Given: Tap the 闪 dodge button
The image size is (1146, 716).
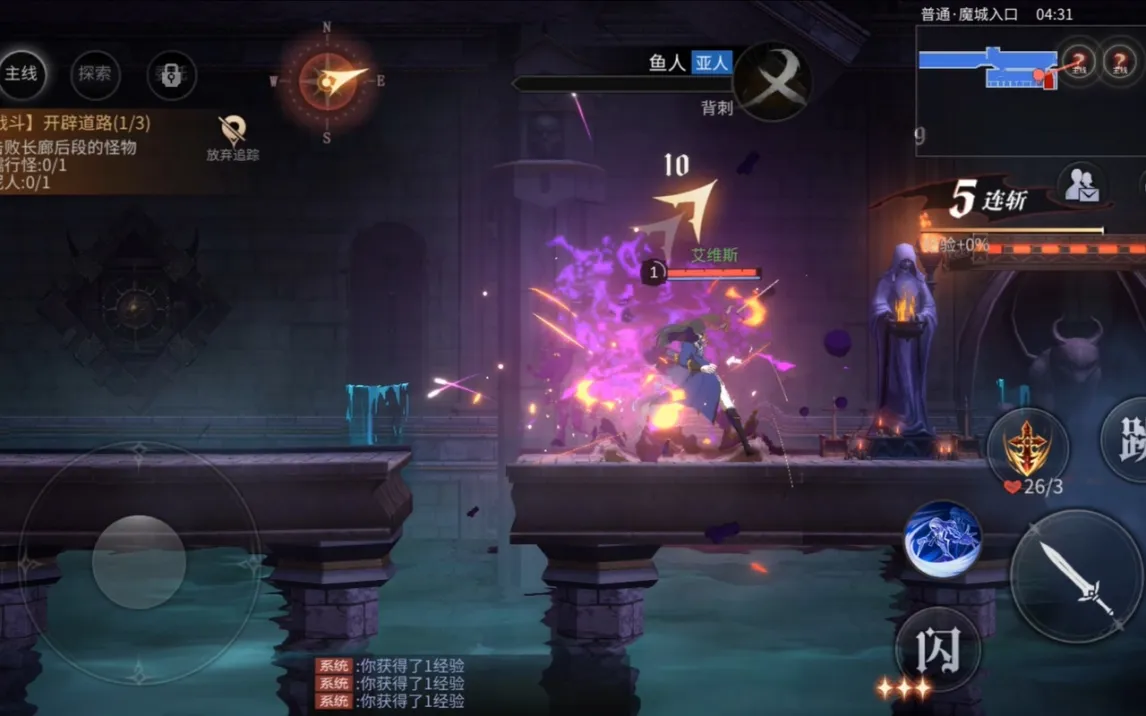Looking at the screenshot, I should click(x=936, y=648).
